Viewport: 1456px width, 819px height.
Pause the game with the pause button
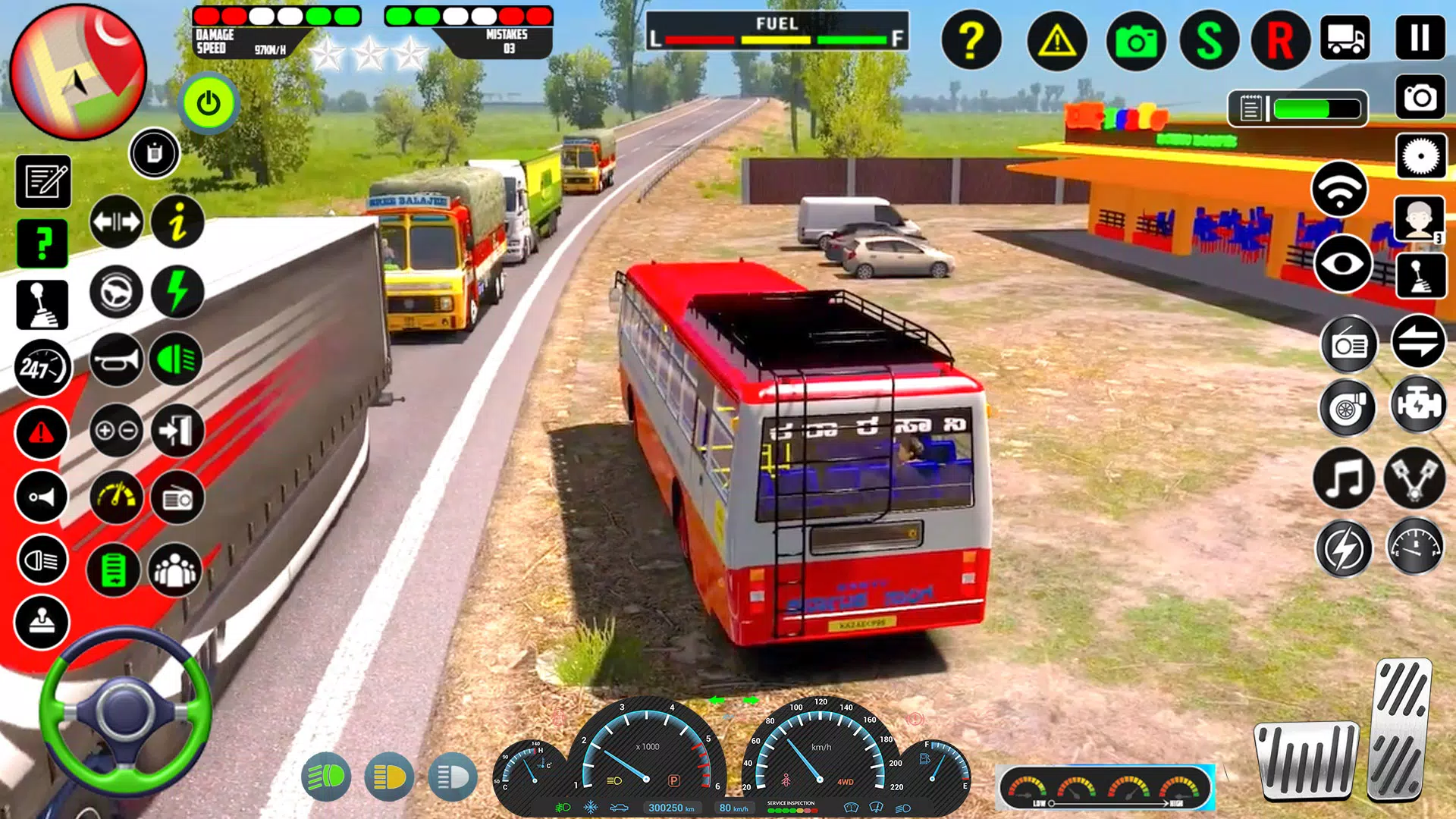[1420, 38]
